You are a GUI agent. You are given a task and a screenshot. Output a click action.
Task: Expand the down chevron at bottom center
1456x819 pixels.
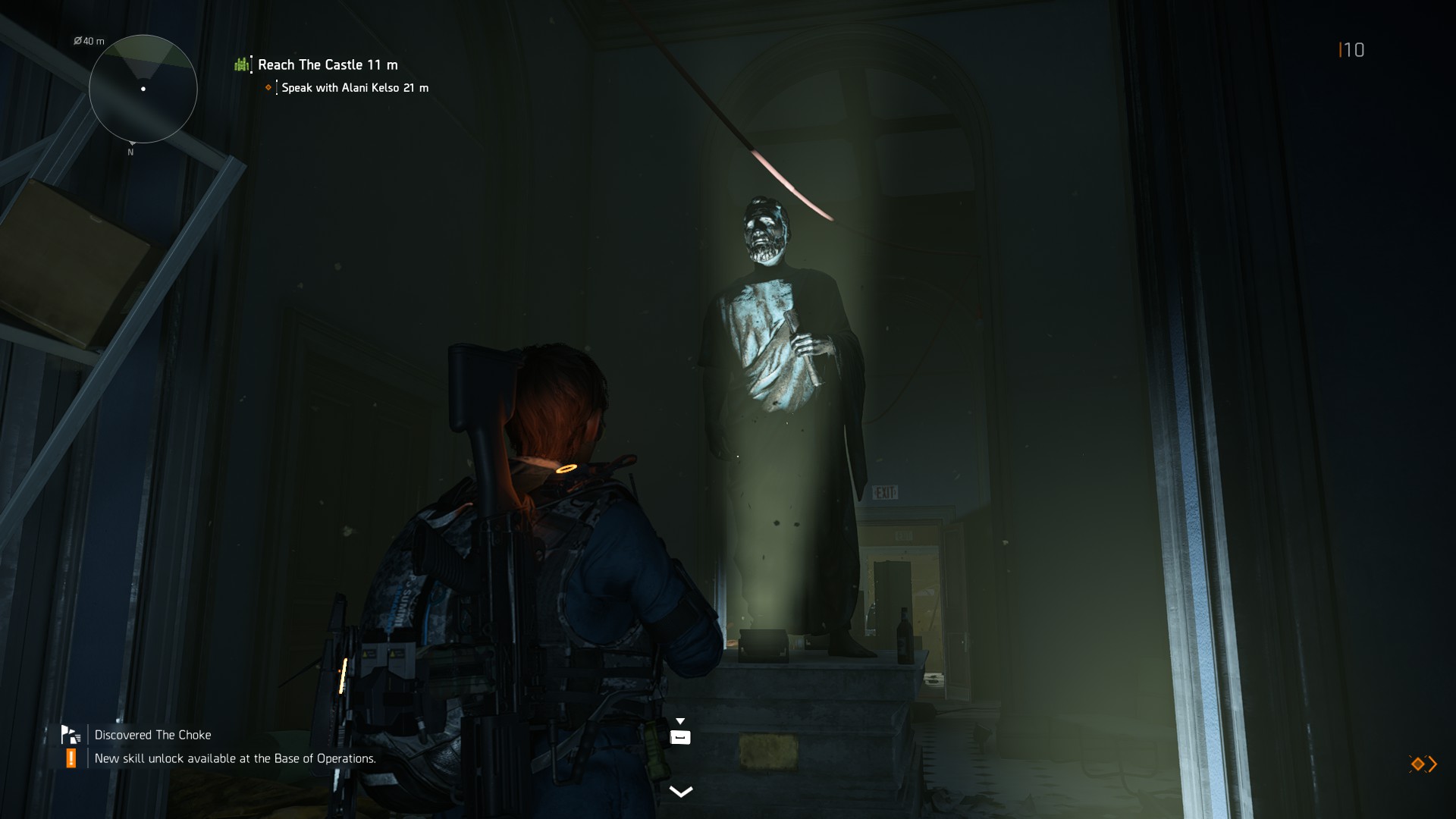click(680, 791)
